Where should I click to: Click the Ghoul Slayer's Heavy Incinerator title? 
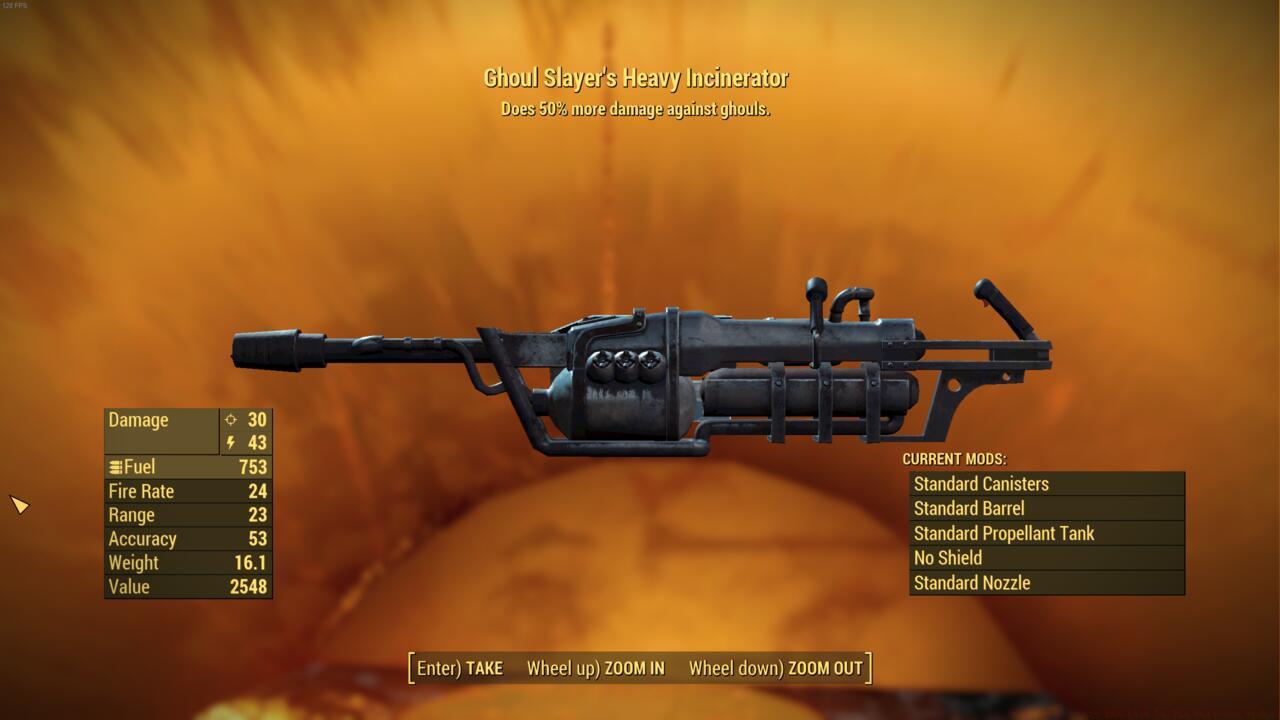coord(639,77)
